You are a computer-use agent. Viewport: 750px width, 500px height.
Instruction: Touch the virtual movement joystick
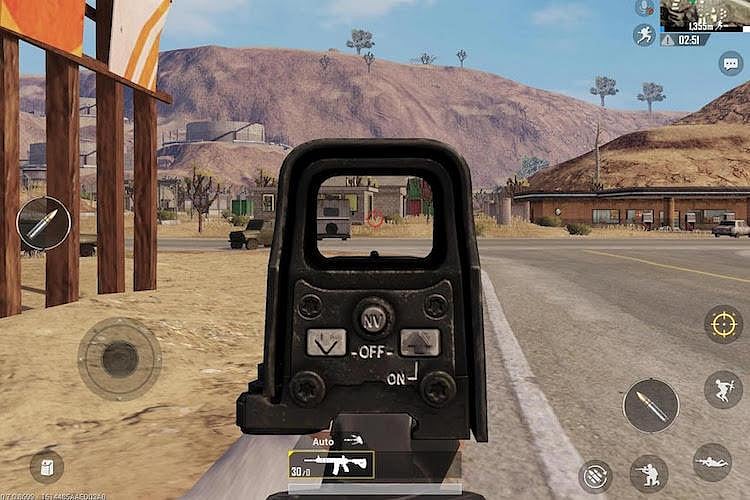(x=119, y=358)
